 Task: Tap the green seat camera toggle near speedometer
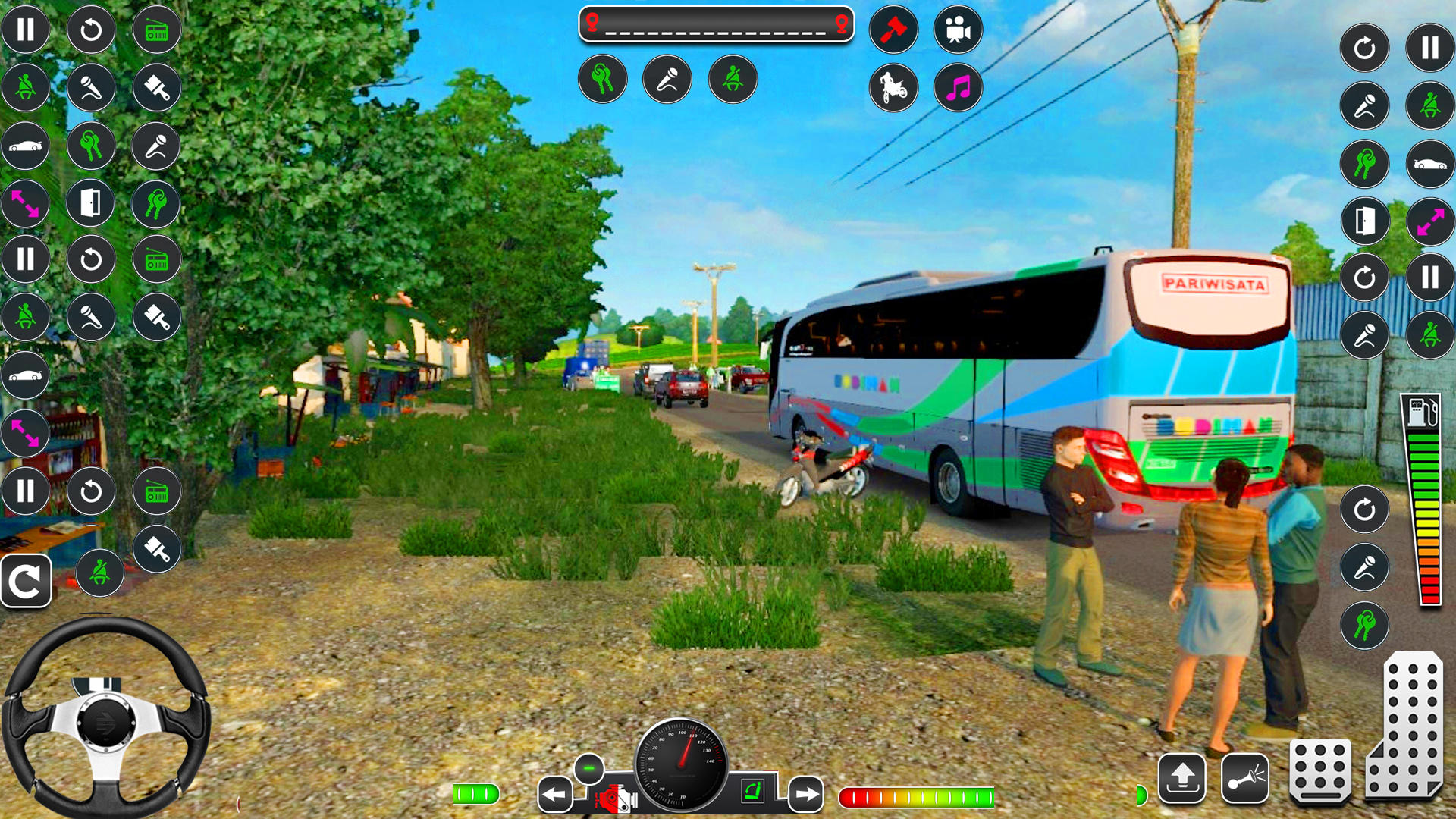coord(749,792)
